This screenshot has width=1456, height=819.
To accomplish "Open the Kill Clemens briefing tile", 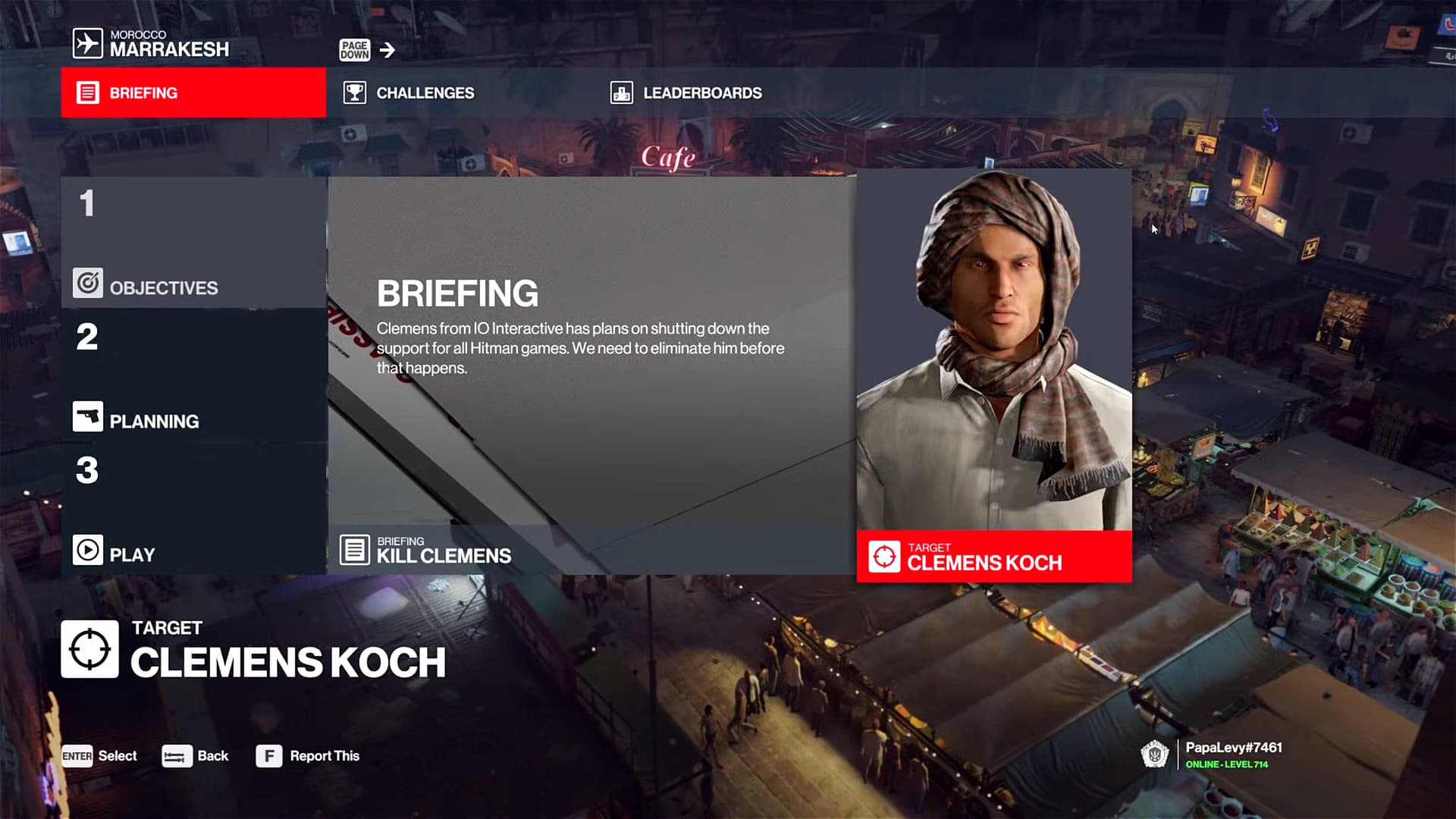I will [591, 375].
